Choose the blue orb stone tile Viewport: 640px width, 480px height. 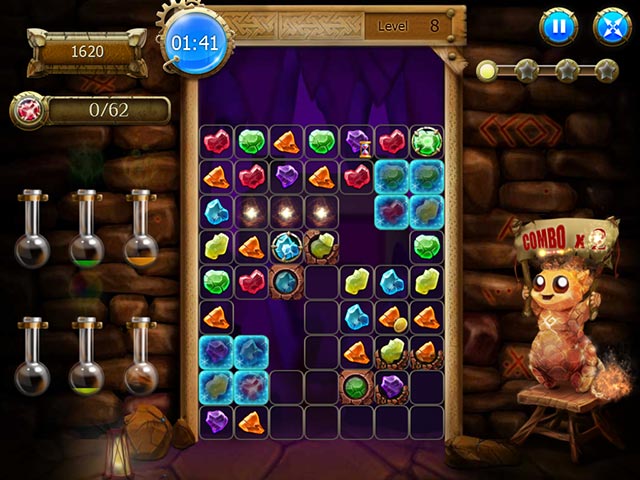coord(288,281)
